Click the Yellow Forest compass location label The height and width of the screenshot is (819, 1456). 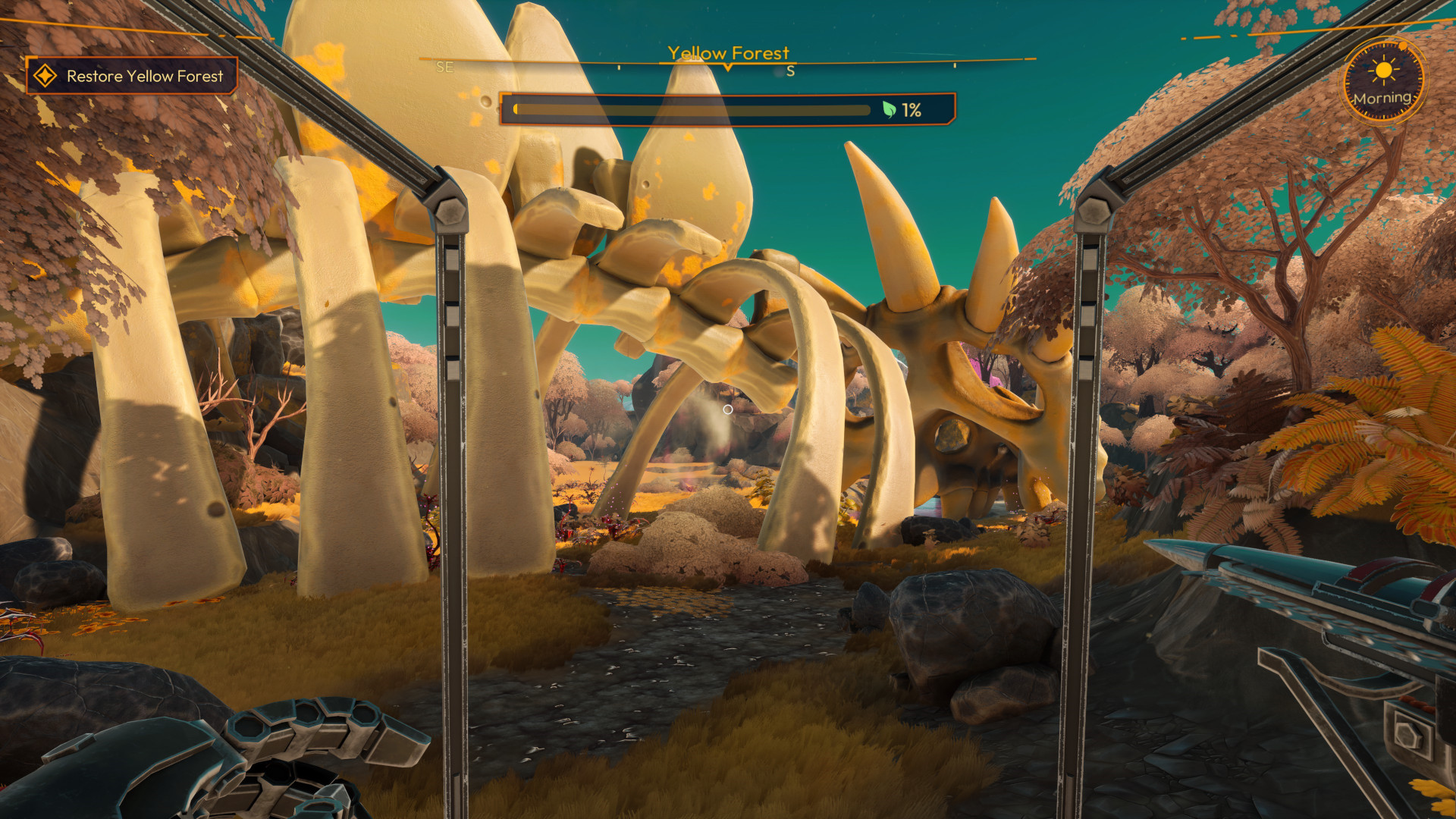[728, 53]
